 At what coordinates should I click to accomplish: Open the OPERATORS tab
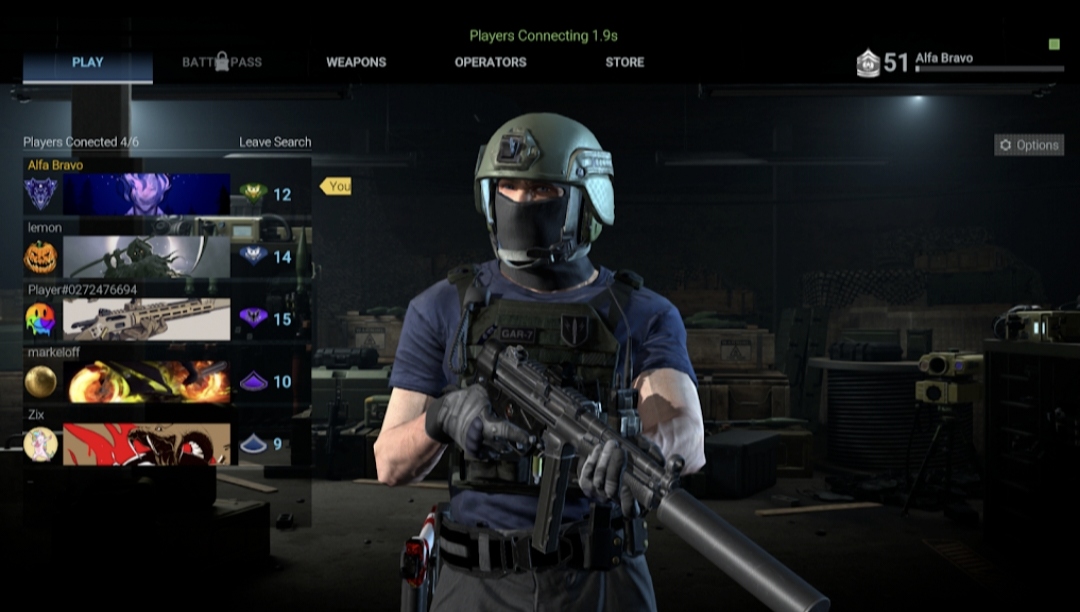pyautogui.click(x=490, y=62)
